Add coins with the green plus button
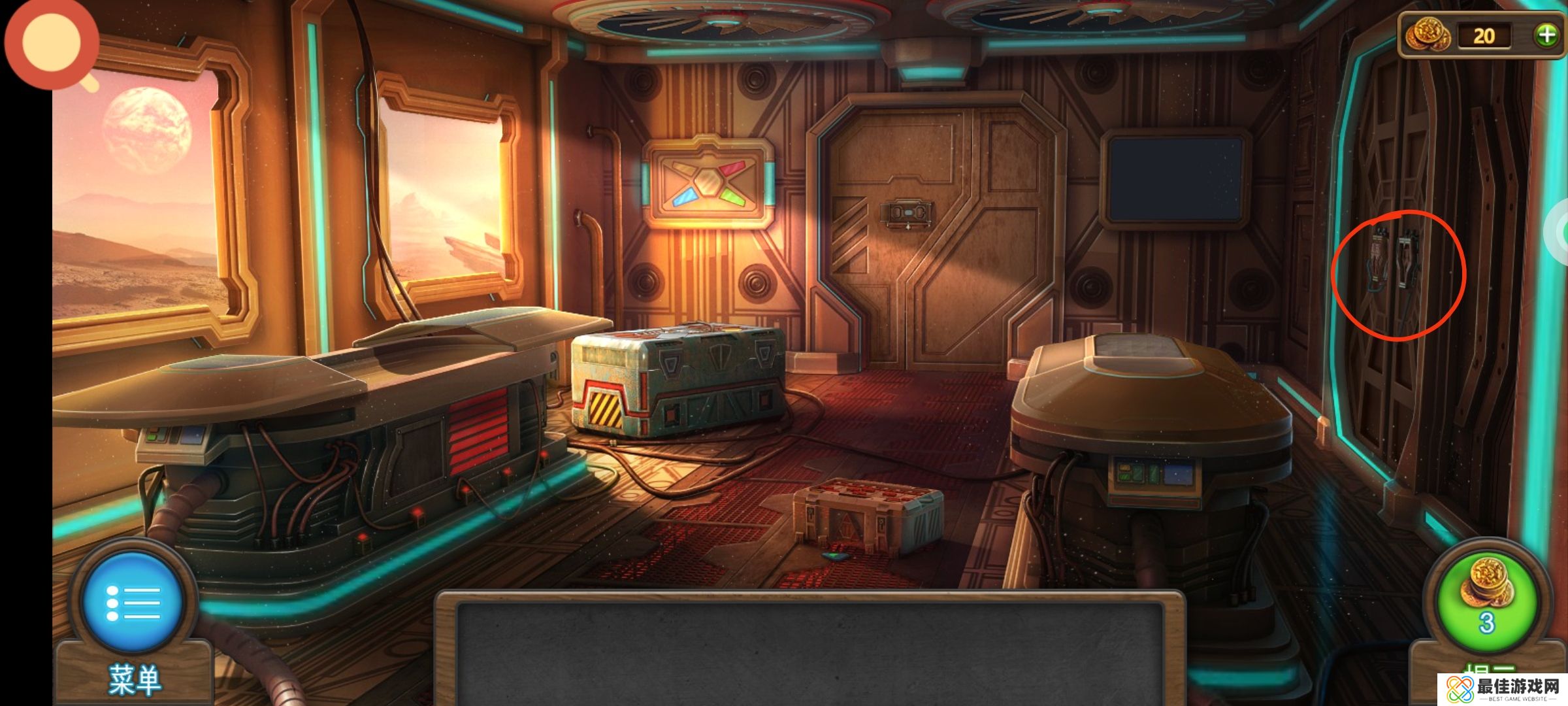The image size is (1568, 706). (1546, 35)
